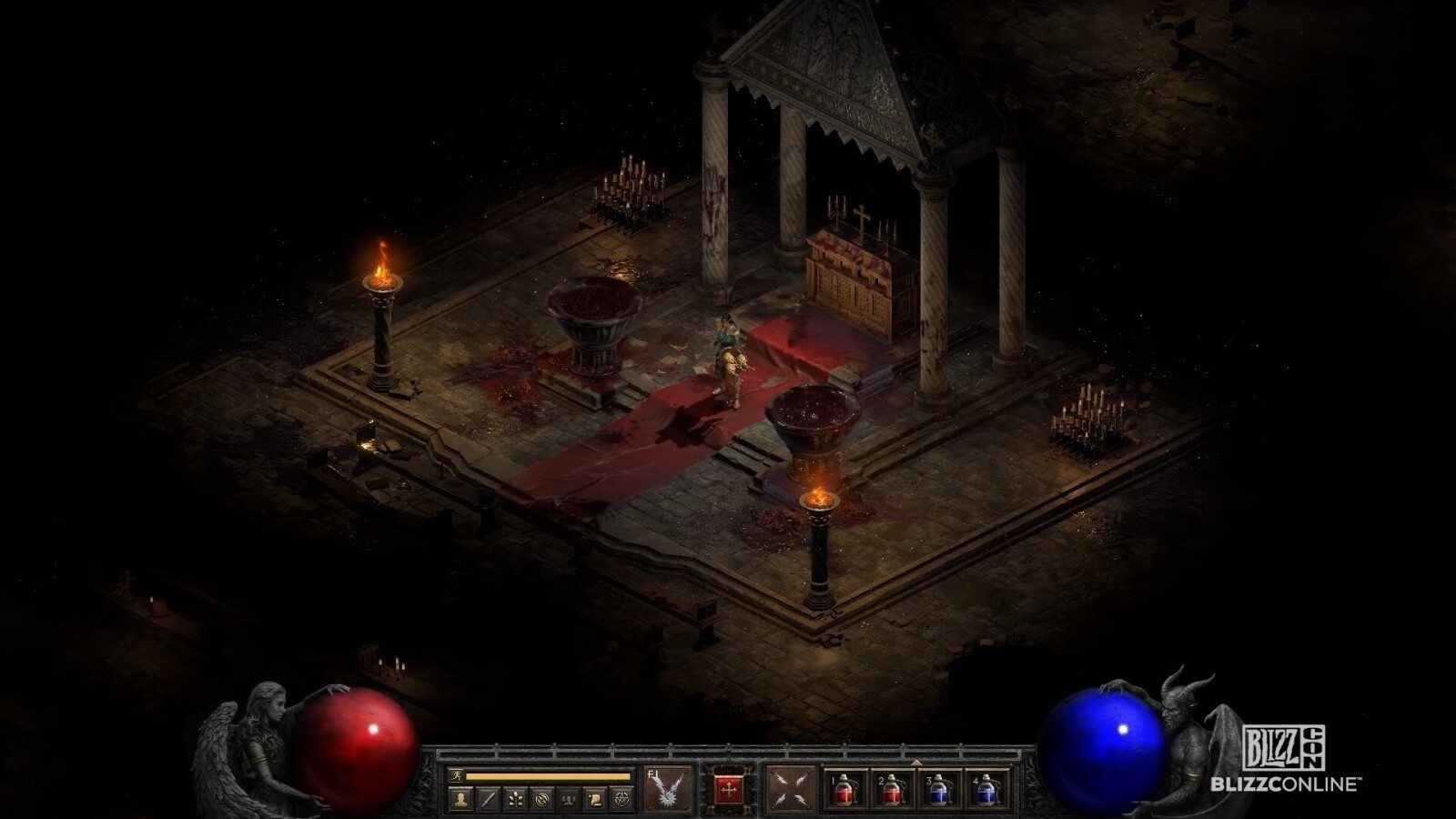Click the pentagram menu button
Screen dimensions: 1456x819
(622, 800)
